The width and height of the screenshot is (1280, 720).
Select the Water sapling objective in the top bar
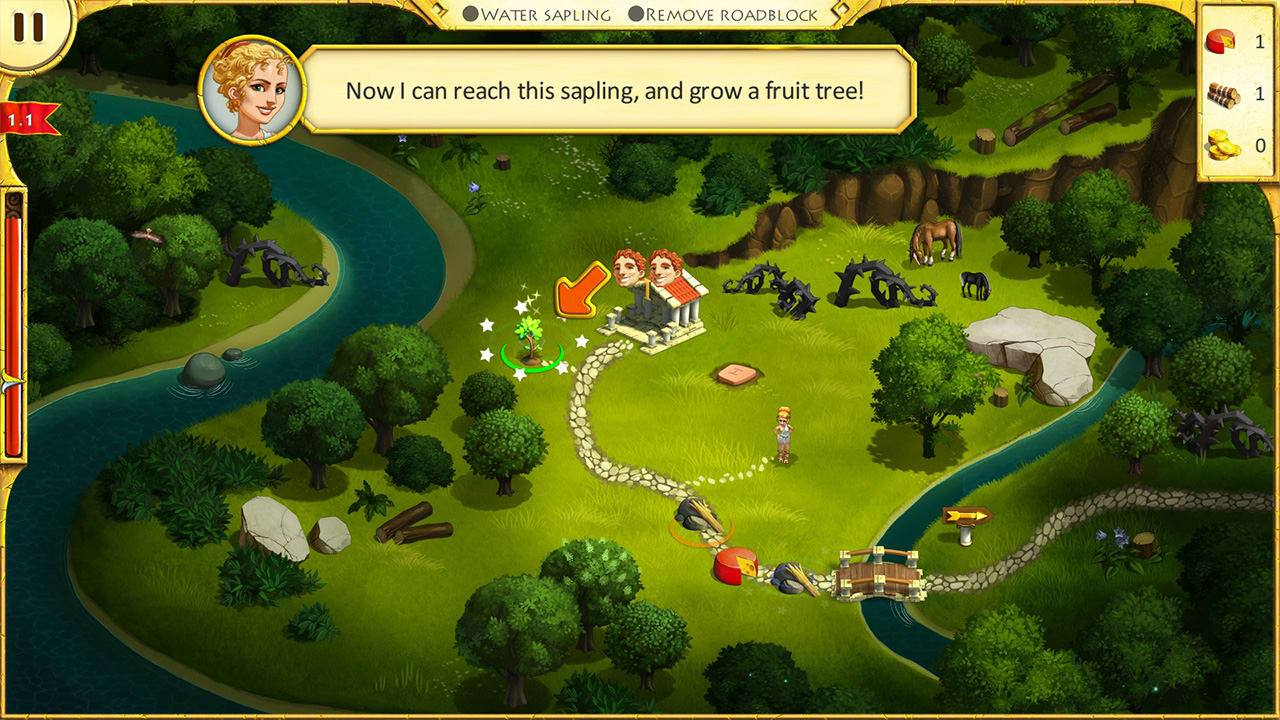click(545, 14)
